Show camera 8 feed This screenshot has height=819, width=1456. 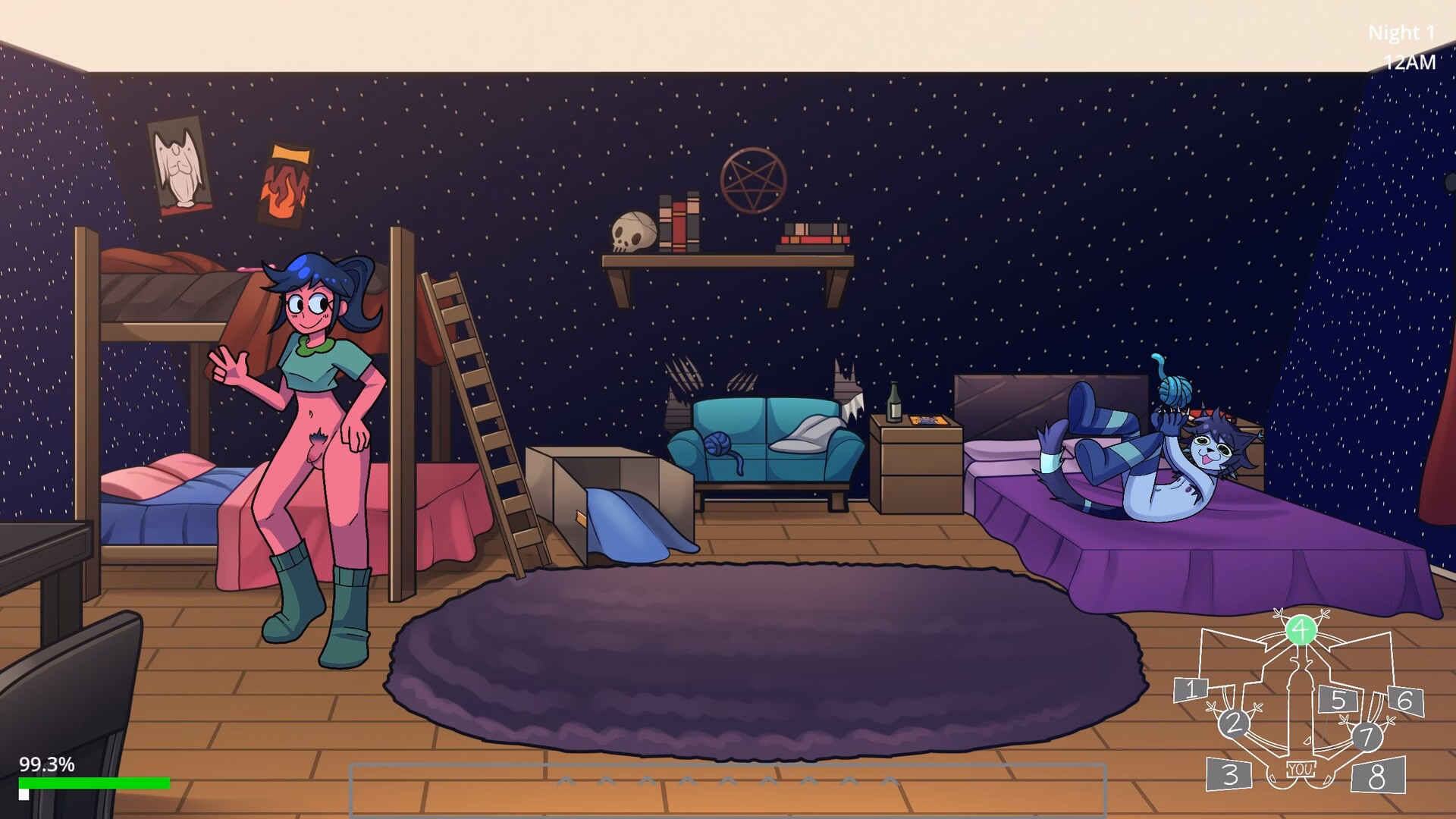point(1377,776)
